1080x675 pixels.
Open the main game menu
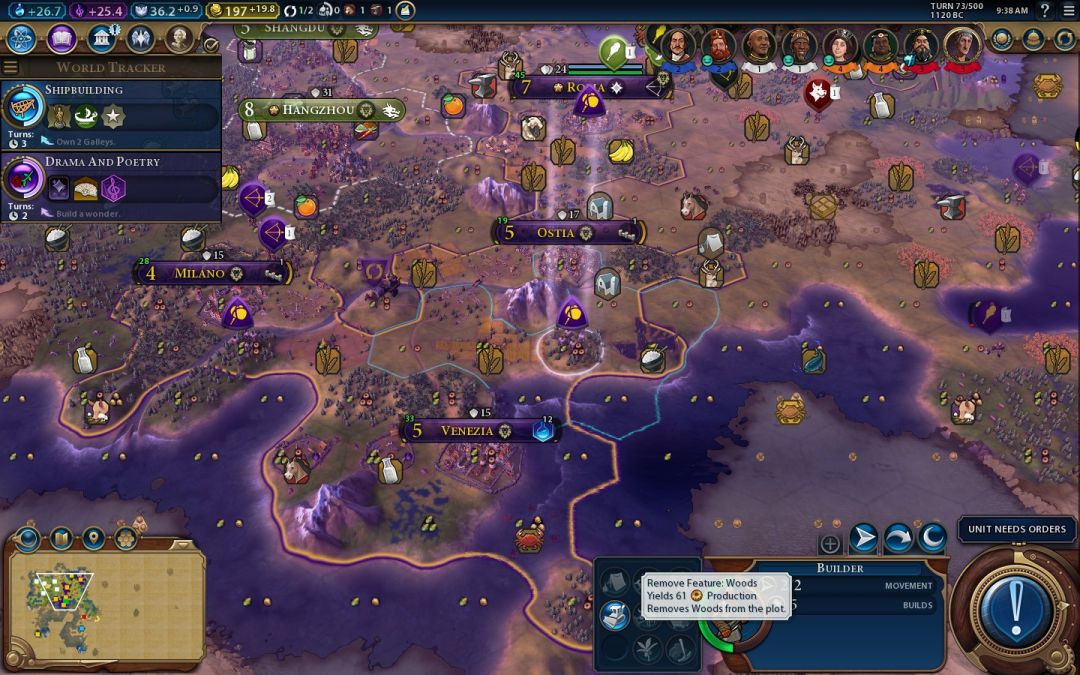(1067, 10)
